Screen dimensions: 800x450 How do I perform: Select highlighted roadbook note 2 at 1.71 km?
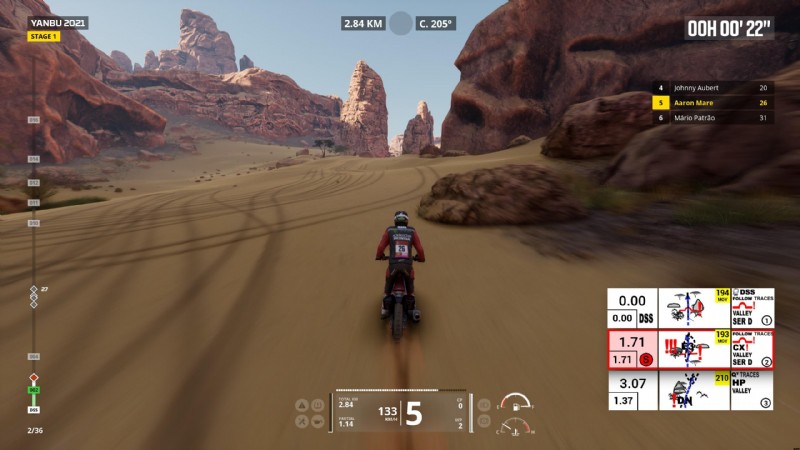pyautogui.click(x=690, y=349)
